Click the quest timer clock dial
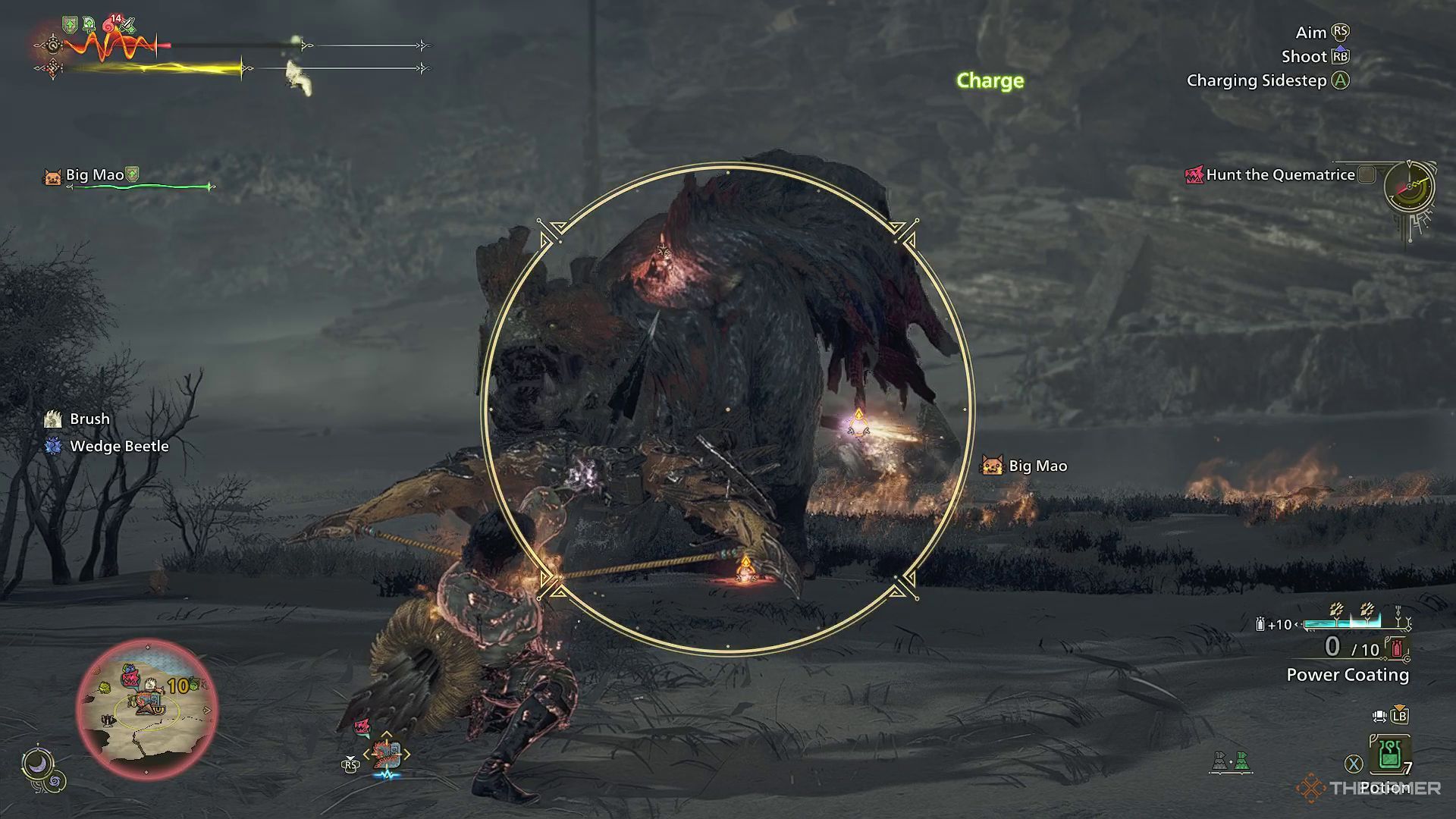The image size is (1456, 819). tap(1409, 187)
